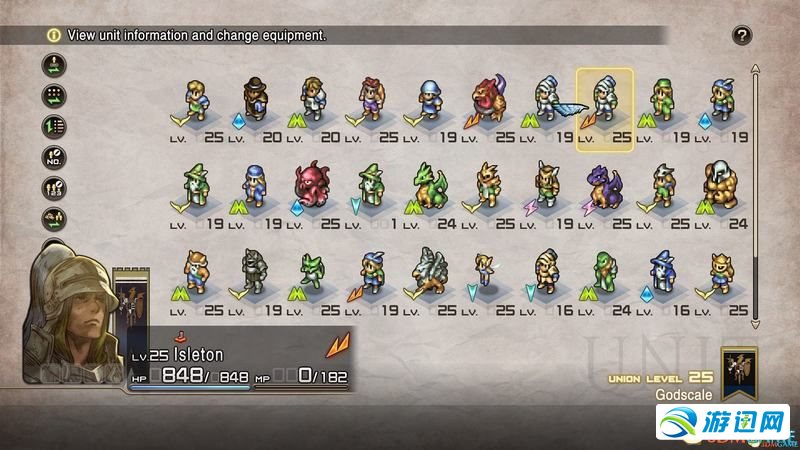Click the sort-by-number 'NO.' icon
The image size is (800, 450).
click(x=53, y=157)
